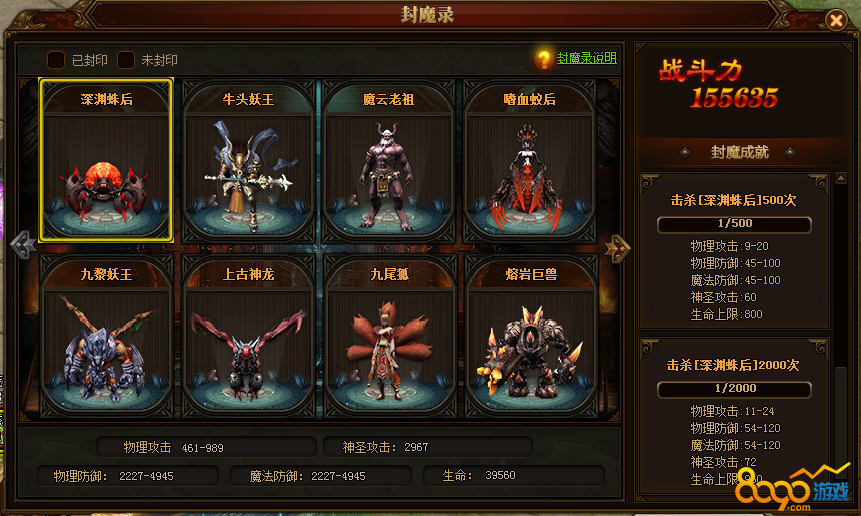Viewport: 861px width, 516px height.
Task: Choose the 魔云老祖 monster card
Action: pos(389,161)
